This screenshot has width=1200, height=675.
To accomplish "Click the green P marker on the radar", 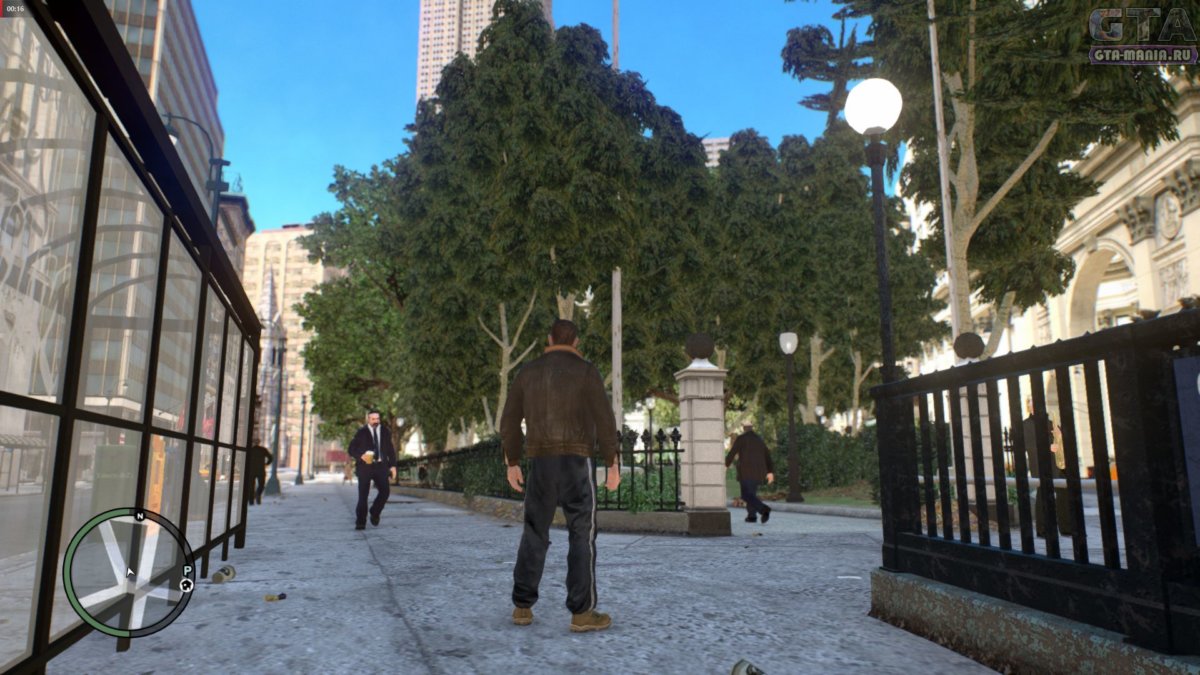I will (185, 569).
